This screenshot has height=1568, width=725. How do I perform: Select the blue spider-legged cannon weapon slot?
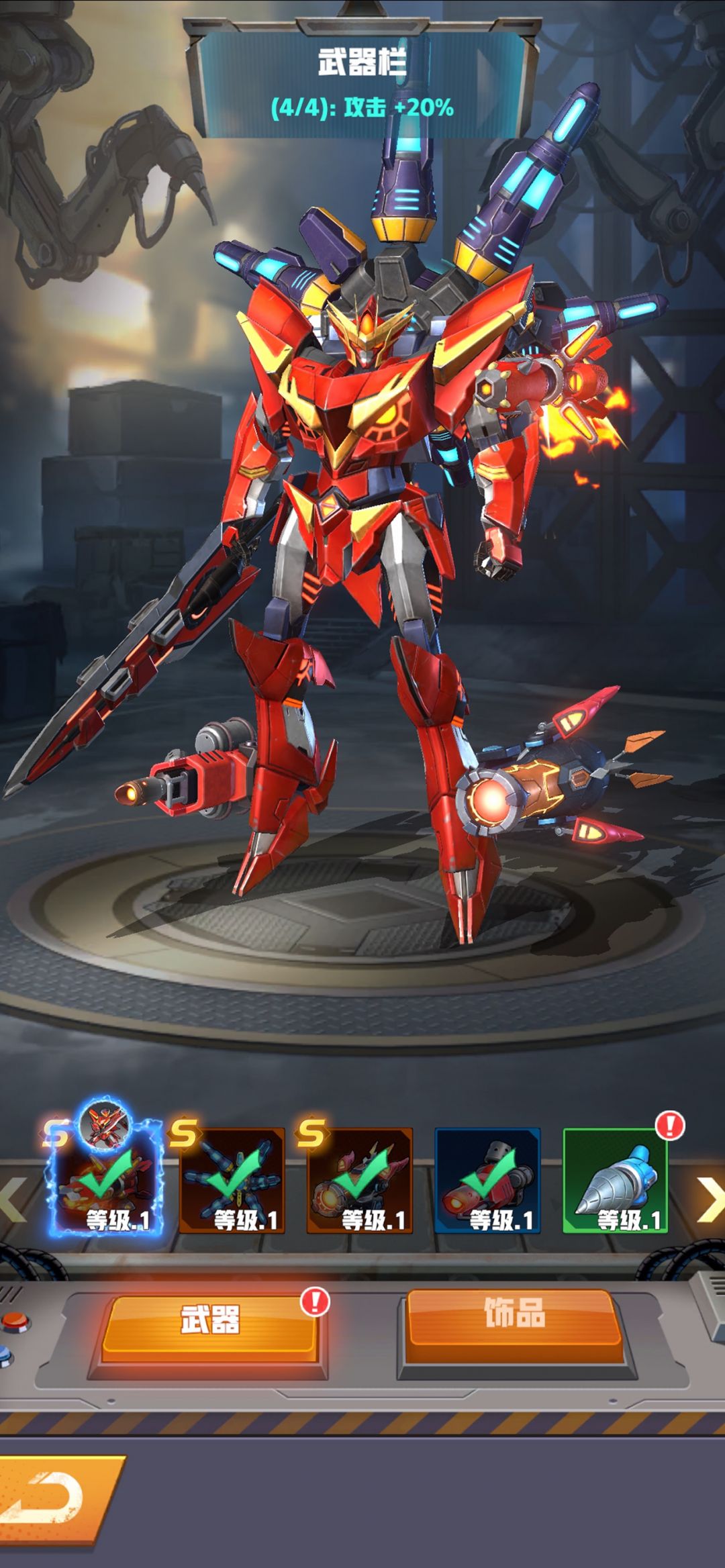pos(232,1180)
